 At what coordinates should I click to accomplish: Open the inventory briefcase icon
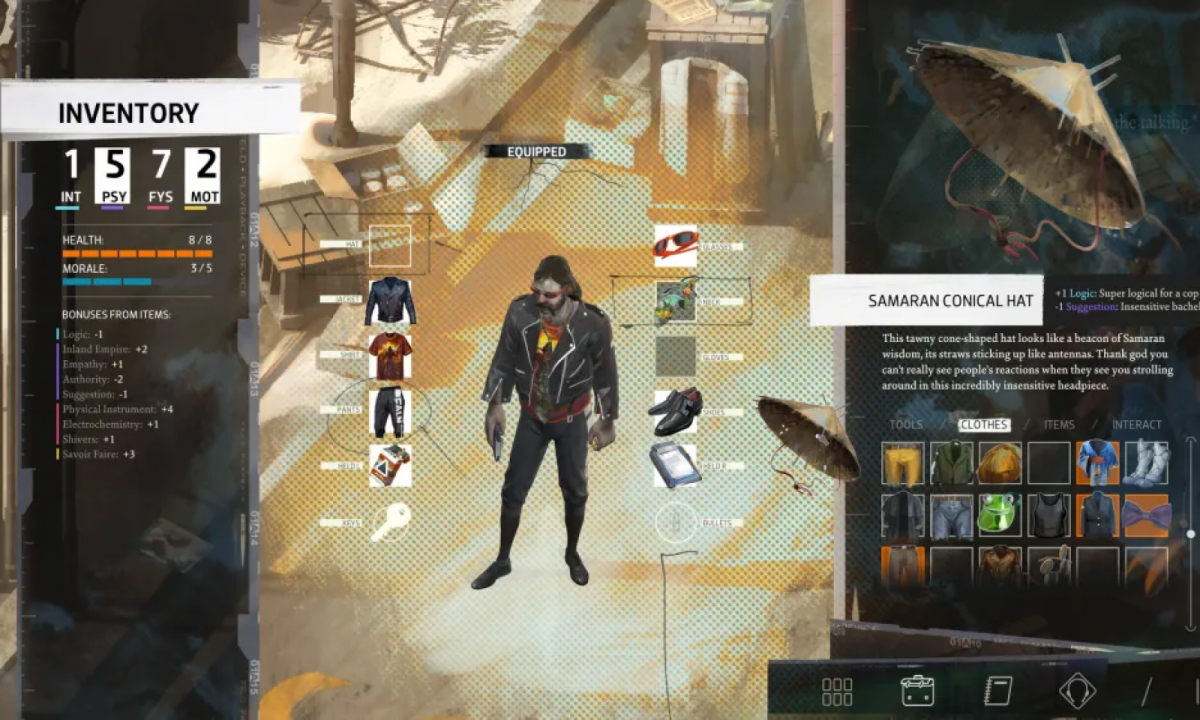[917, 691]
